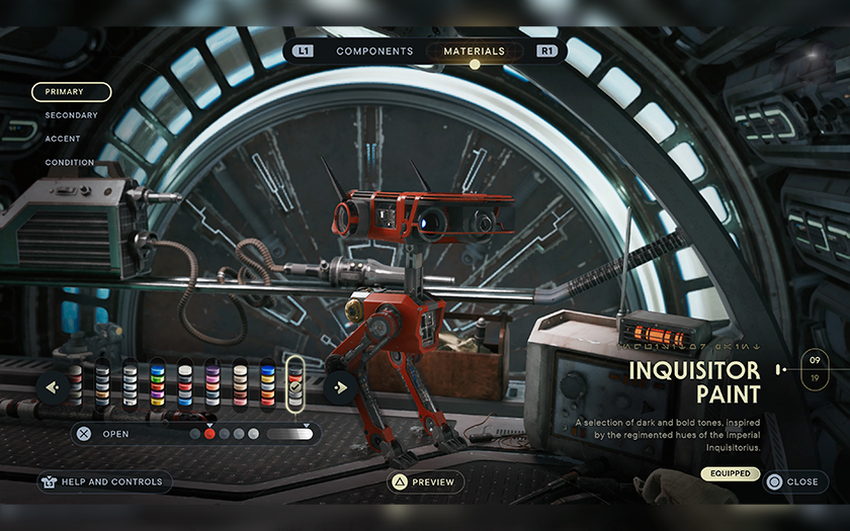The height and width of the screenshot is (531, 850).
Task: Select the checkmarked Inquisitor Paint palette
Action: click(x=295, y=385)
